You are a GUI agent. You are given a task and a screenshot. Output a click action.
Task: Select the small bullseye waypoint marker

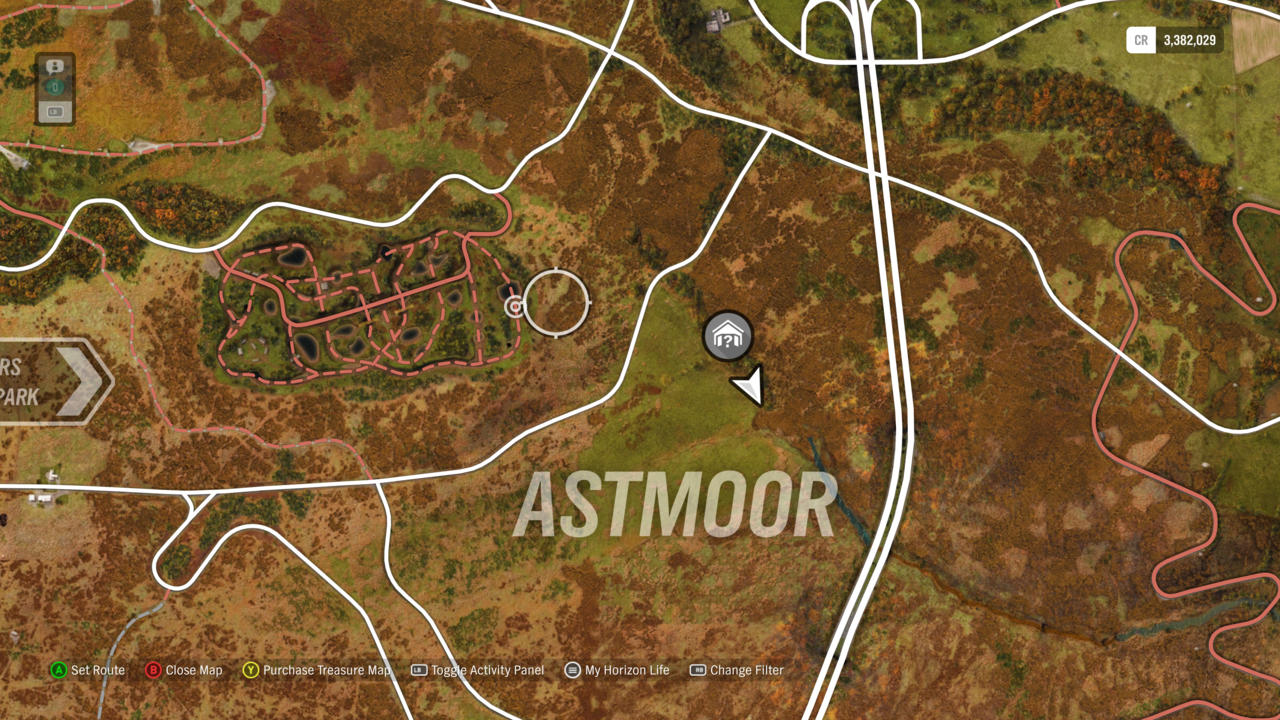coord(514,306)
